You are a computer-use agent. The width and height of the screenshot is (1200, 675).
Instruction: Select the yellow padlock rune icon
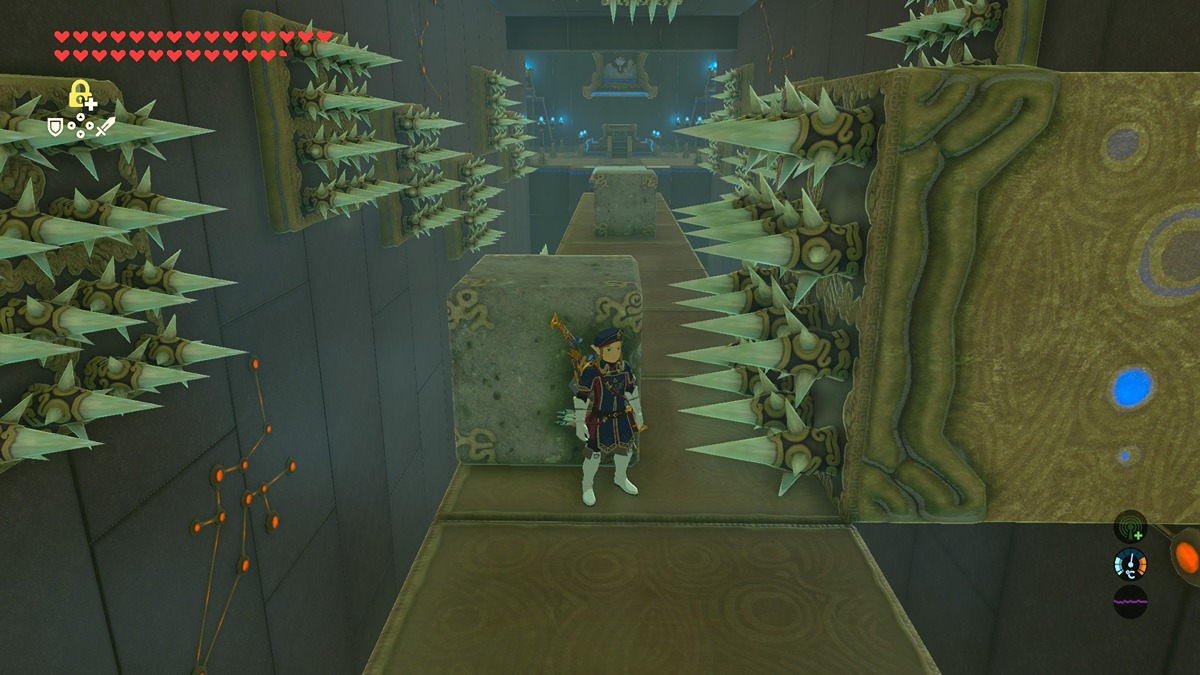click(80, 96)
